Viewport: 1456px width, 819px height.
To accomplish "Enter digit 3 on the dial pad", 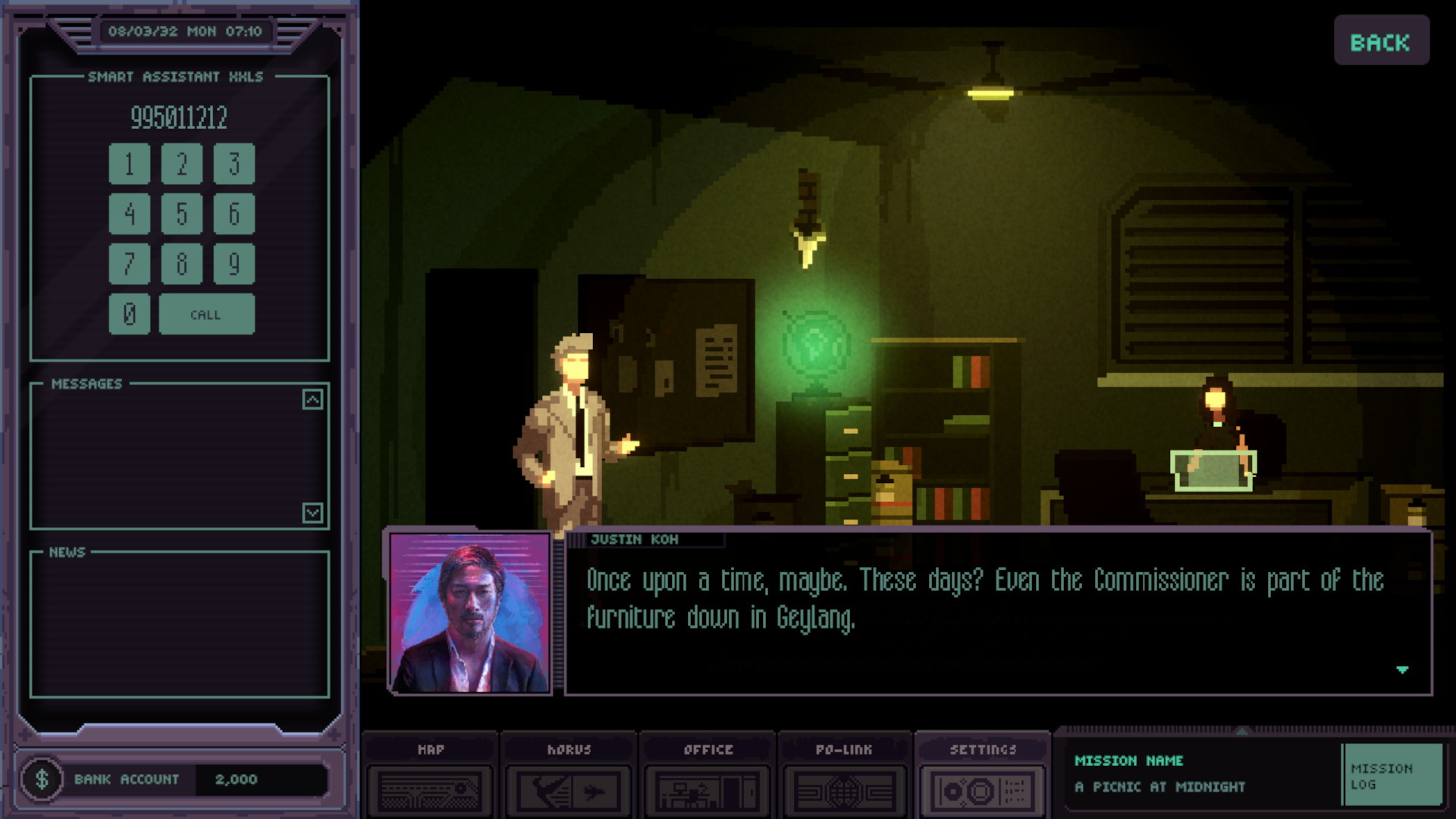I will 234,164.
